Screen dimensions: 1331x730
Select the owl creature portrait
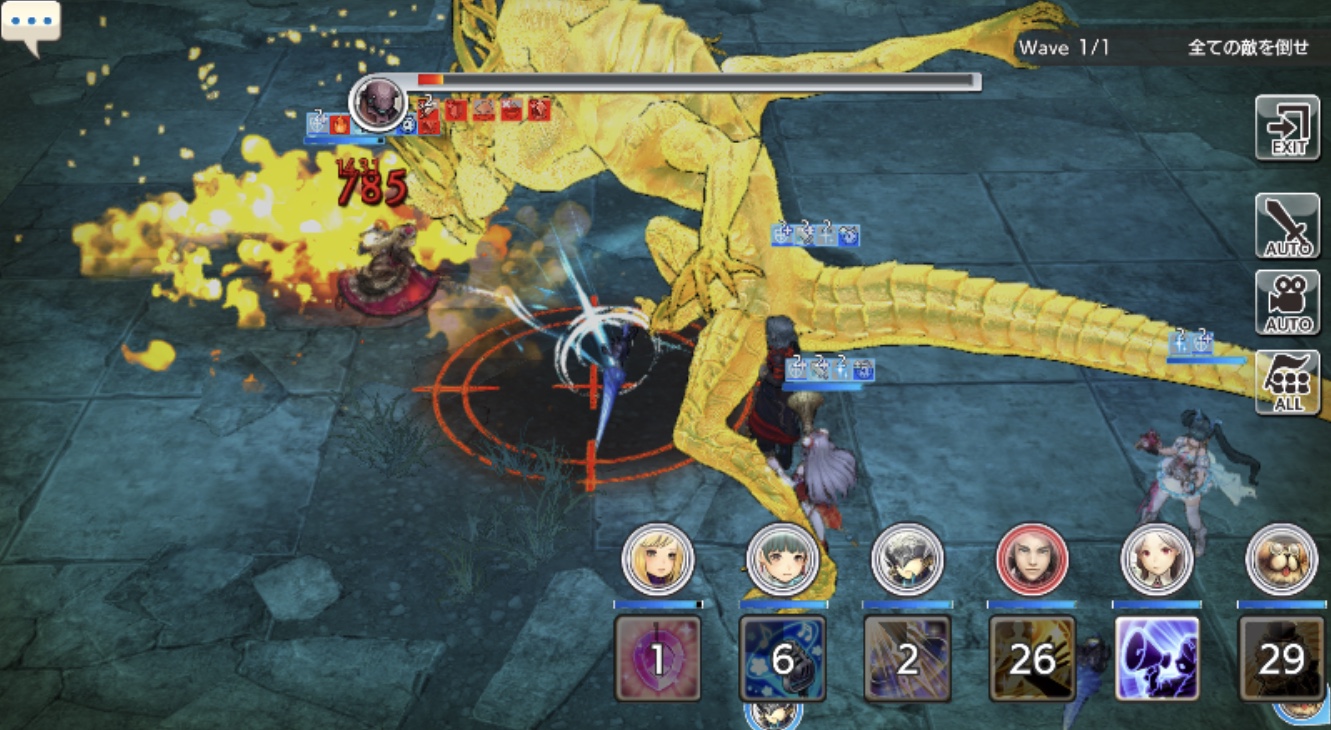[x=1281, y=559]
